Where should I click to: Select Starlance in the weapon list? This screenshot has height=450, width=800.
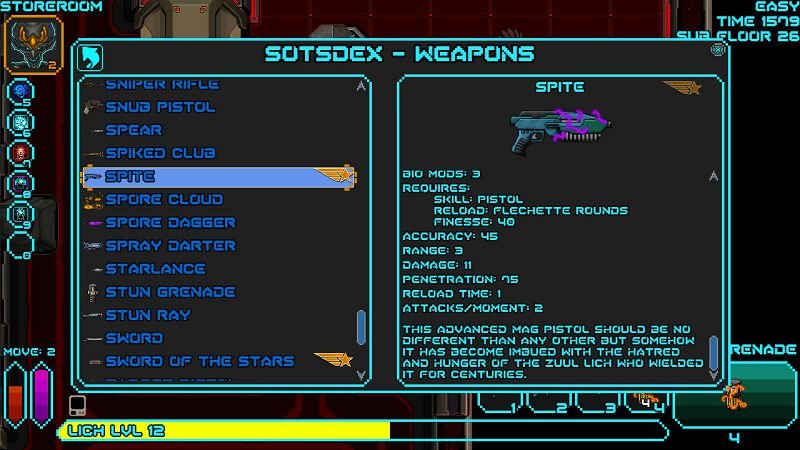point(155,268)
